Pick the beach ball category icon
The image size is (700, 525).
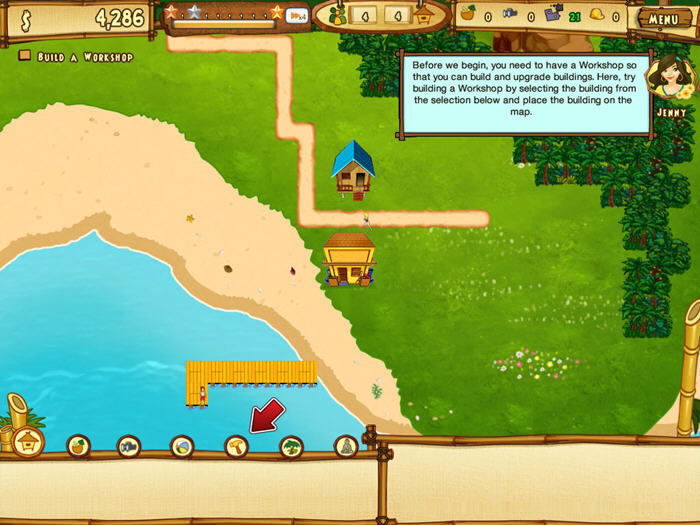pos(182,446)
